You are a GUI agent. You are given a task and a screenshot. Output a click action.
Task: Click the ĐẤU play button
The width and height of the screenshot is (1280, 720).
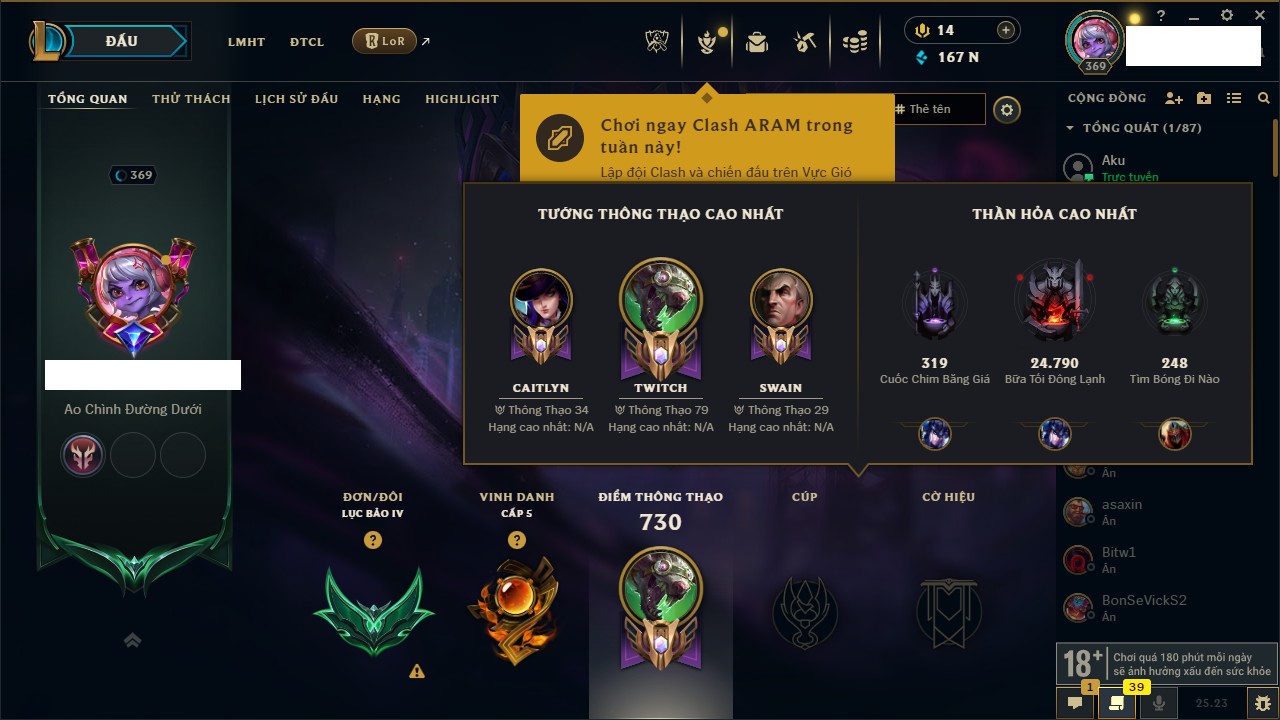tap(121, 41)
